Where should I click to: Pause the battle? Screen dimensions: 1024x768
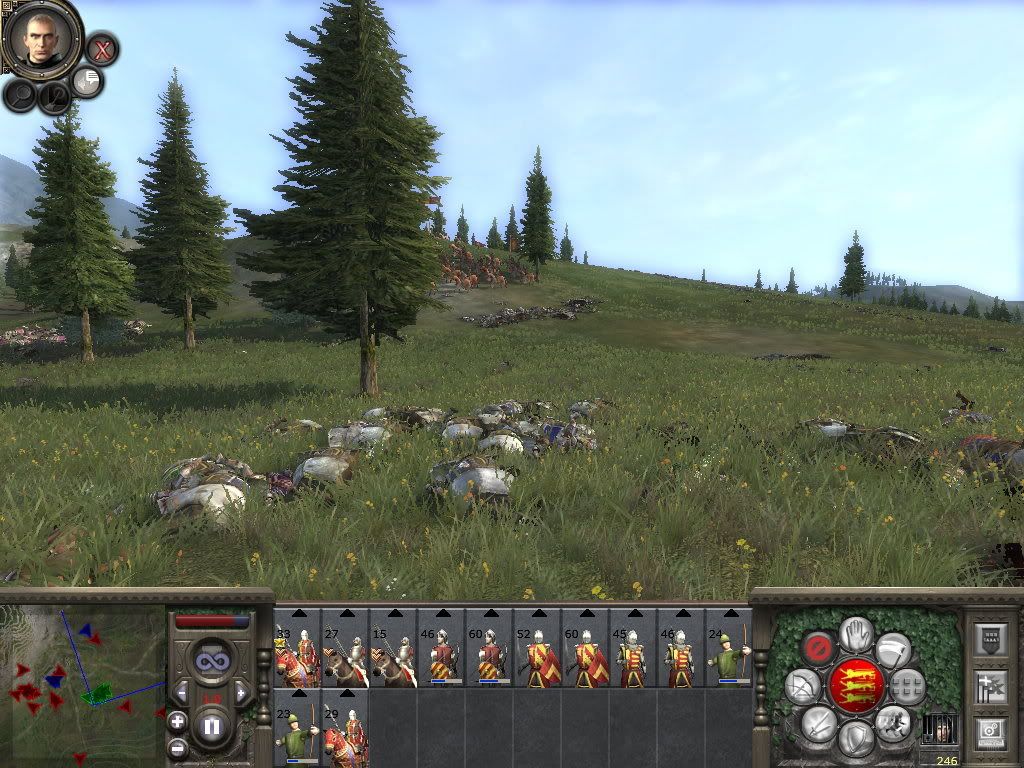click(212, 726)
